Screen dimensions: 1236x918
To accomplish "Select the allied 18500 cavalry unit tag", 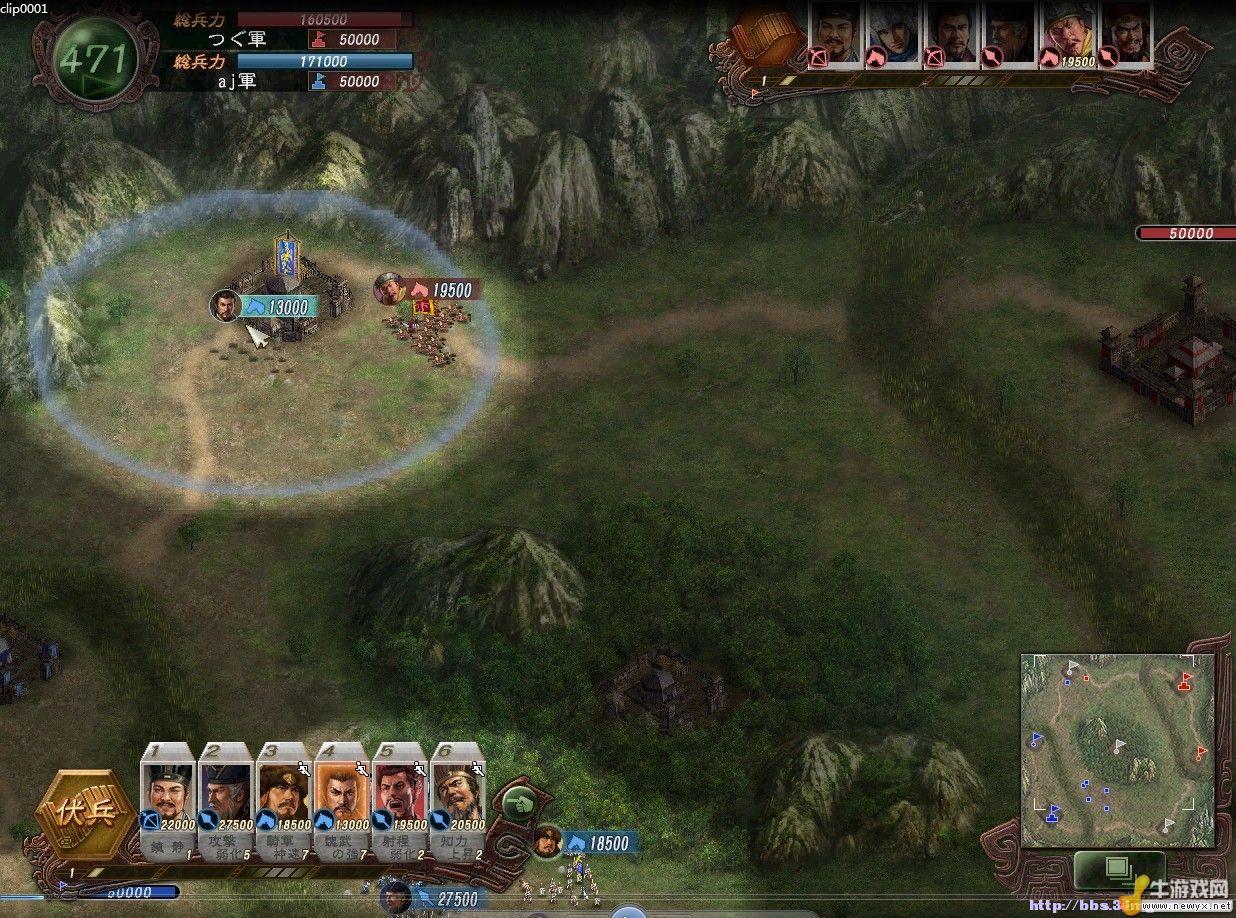I will (598, 843).
